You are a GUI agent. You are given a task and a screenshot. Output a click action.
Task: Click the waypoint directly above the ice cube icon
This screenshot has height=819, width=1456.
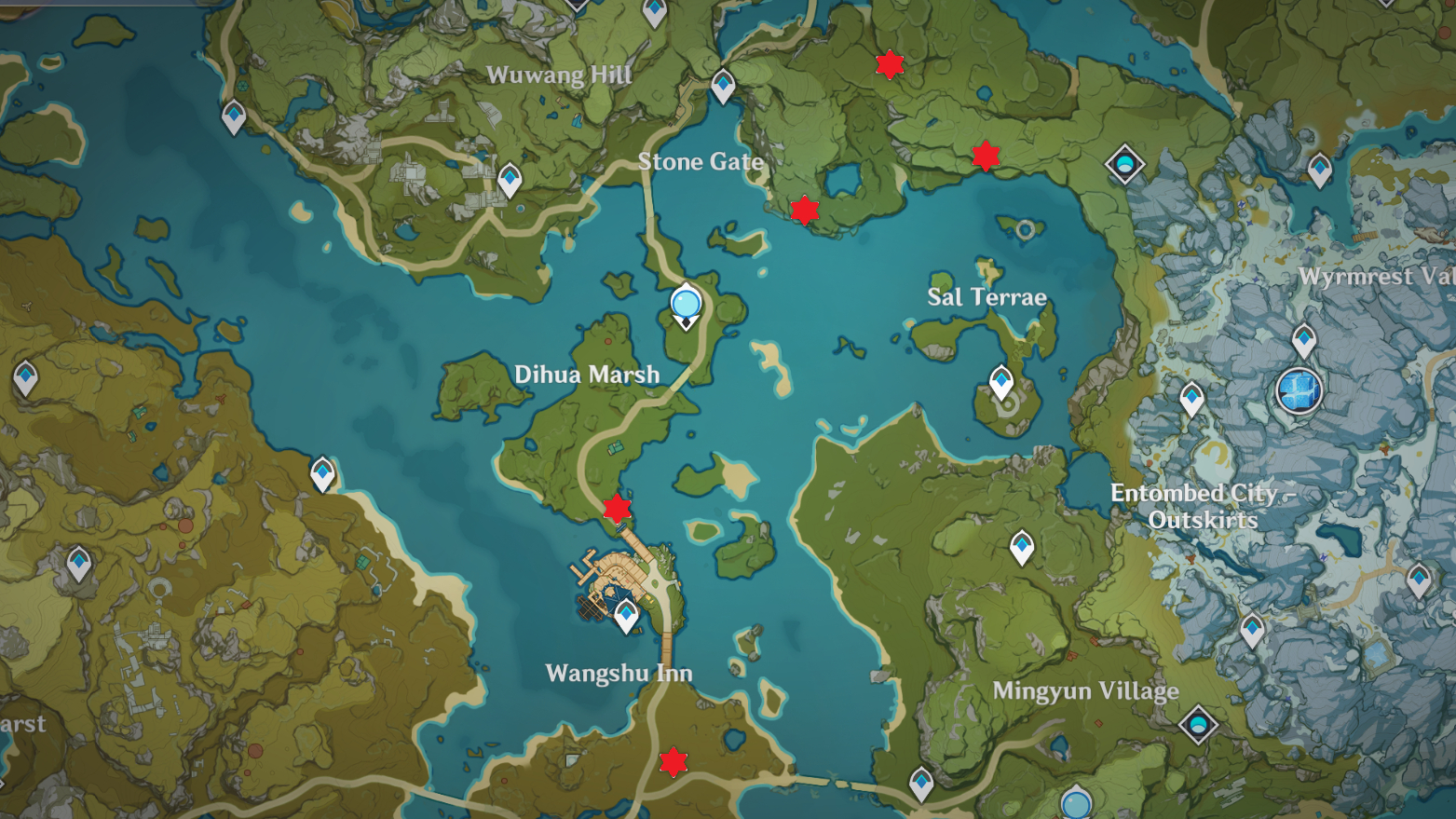pyautogui.click(x=1303, y=340)
